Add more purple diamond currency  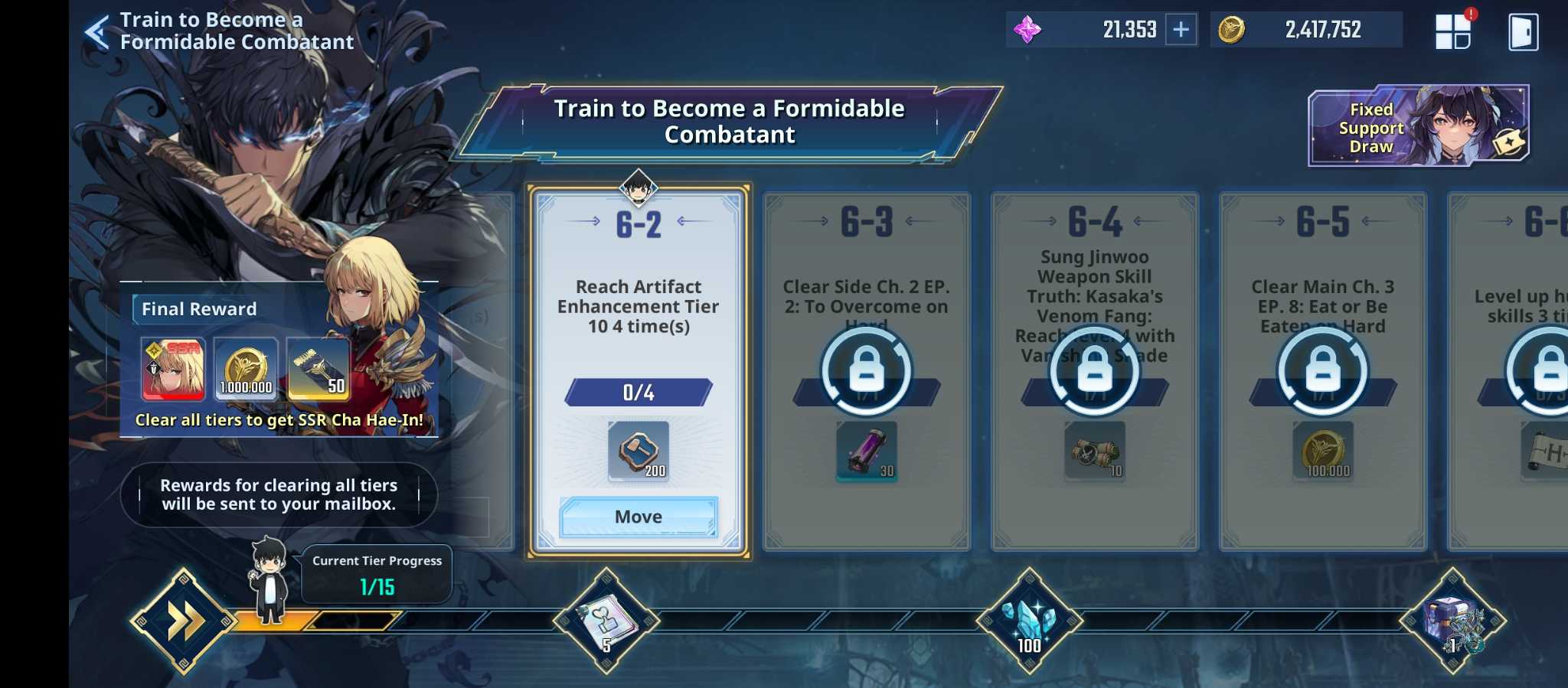point(1181,30)
